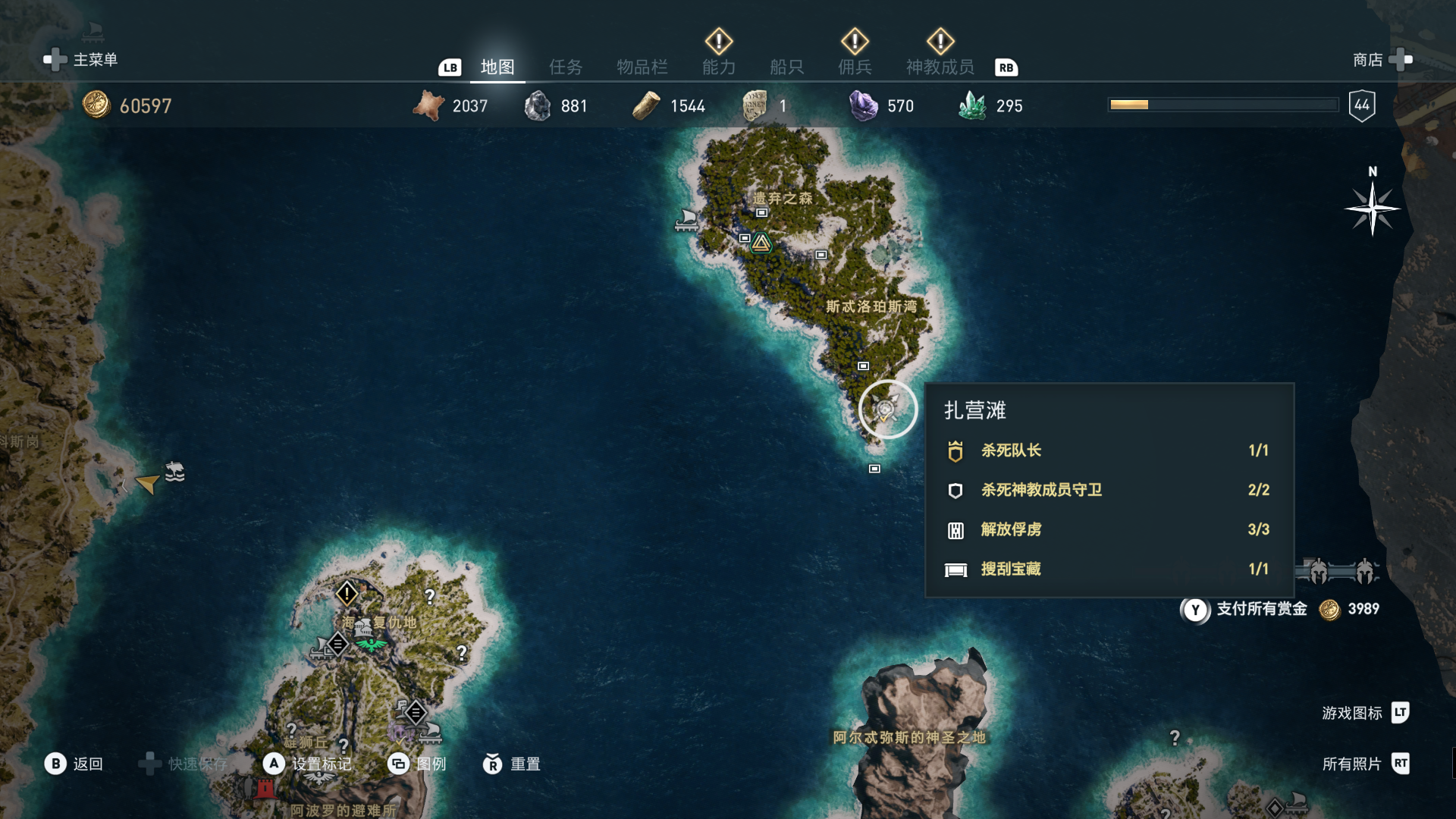Select the yellow exclamation quest marker
Image resolution: width=1456 pixels, height=819 pixels.
pyautogui.click(x=347, y=593)
